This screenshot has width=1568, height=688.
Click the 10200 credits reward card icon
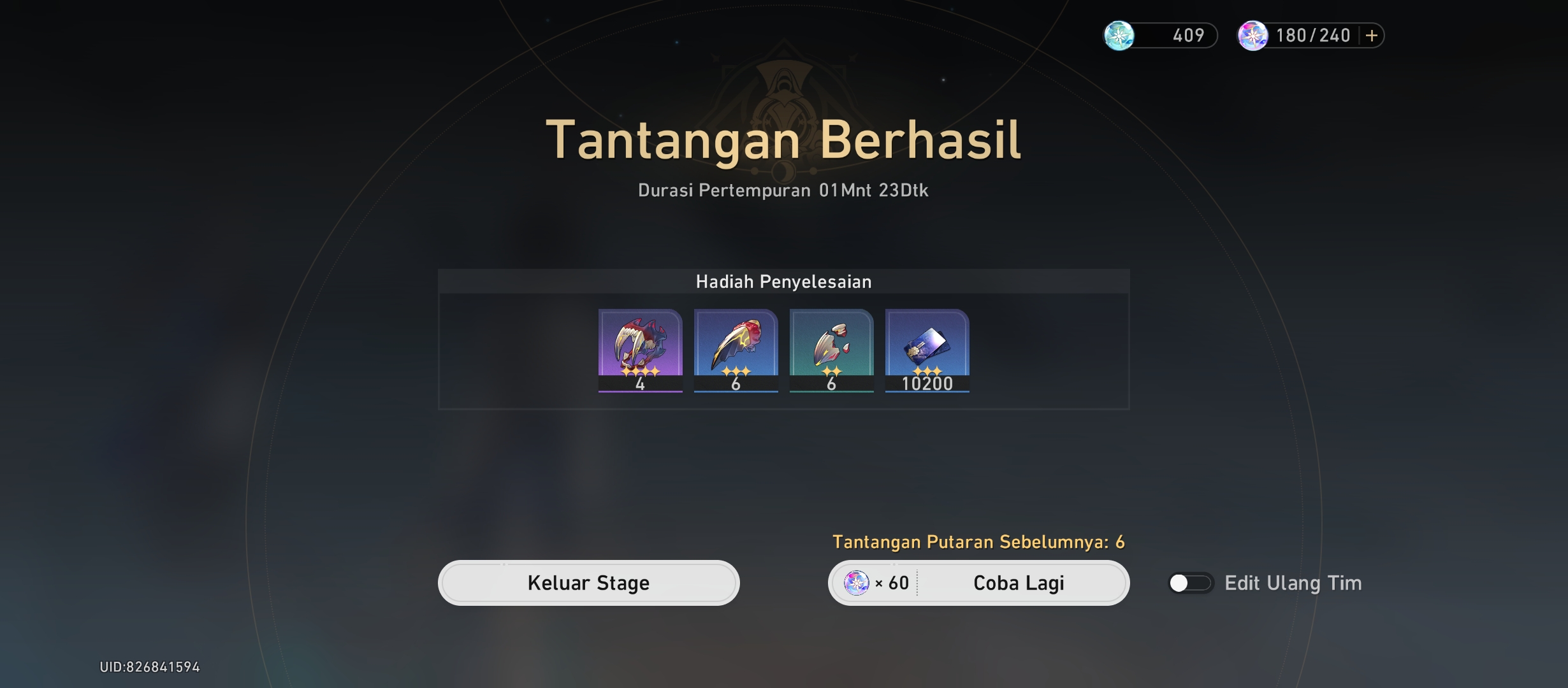point(927,350)
